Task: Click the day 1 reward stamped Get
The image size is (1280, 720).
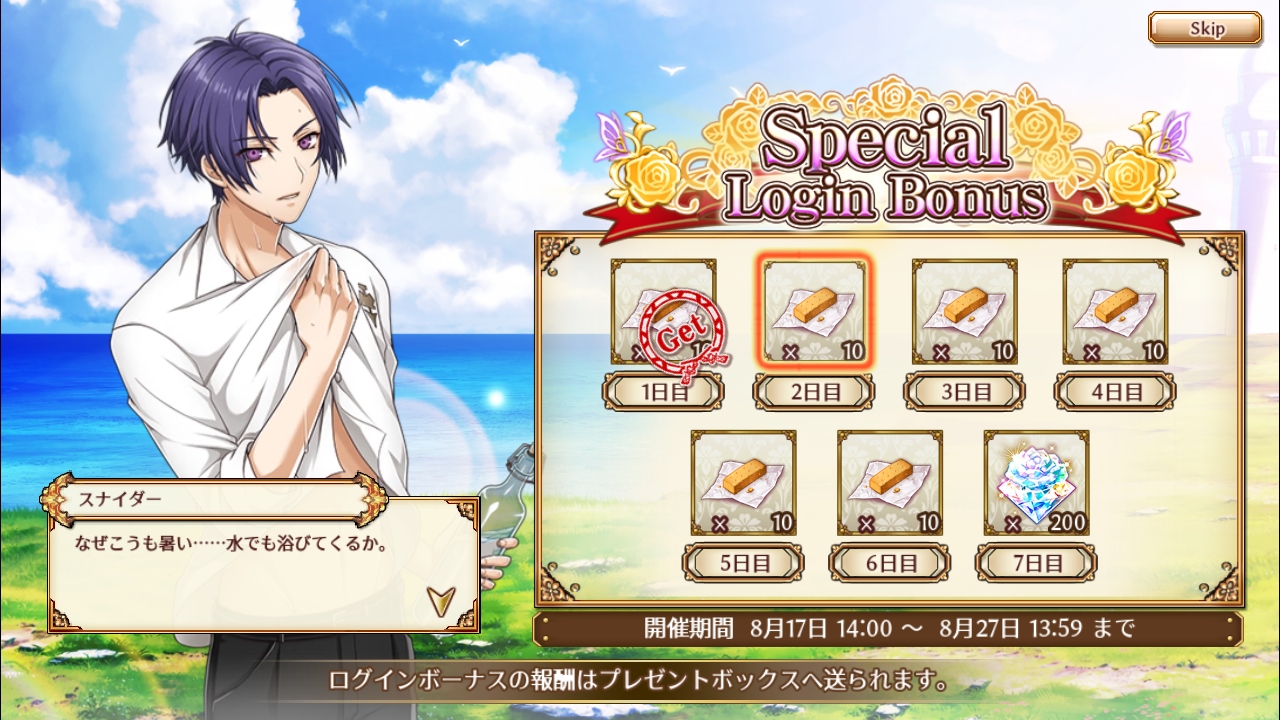Action: (x=663, y=312)
